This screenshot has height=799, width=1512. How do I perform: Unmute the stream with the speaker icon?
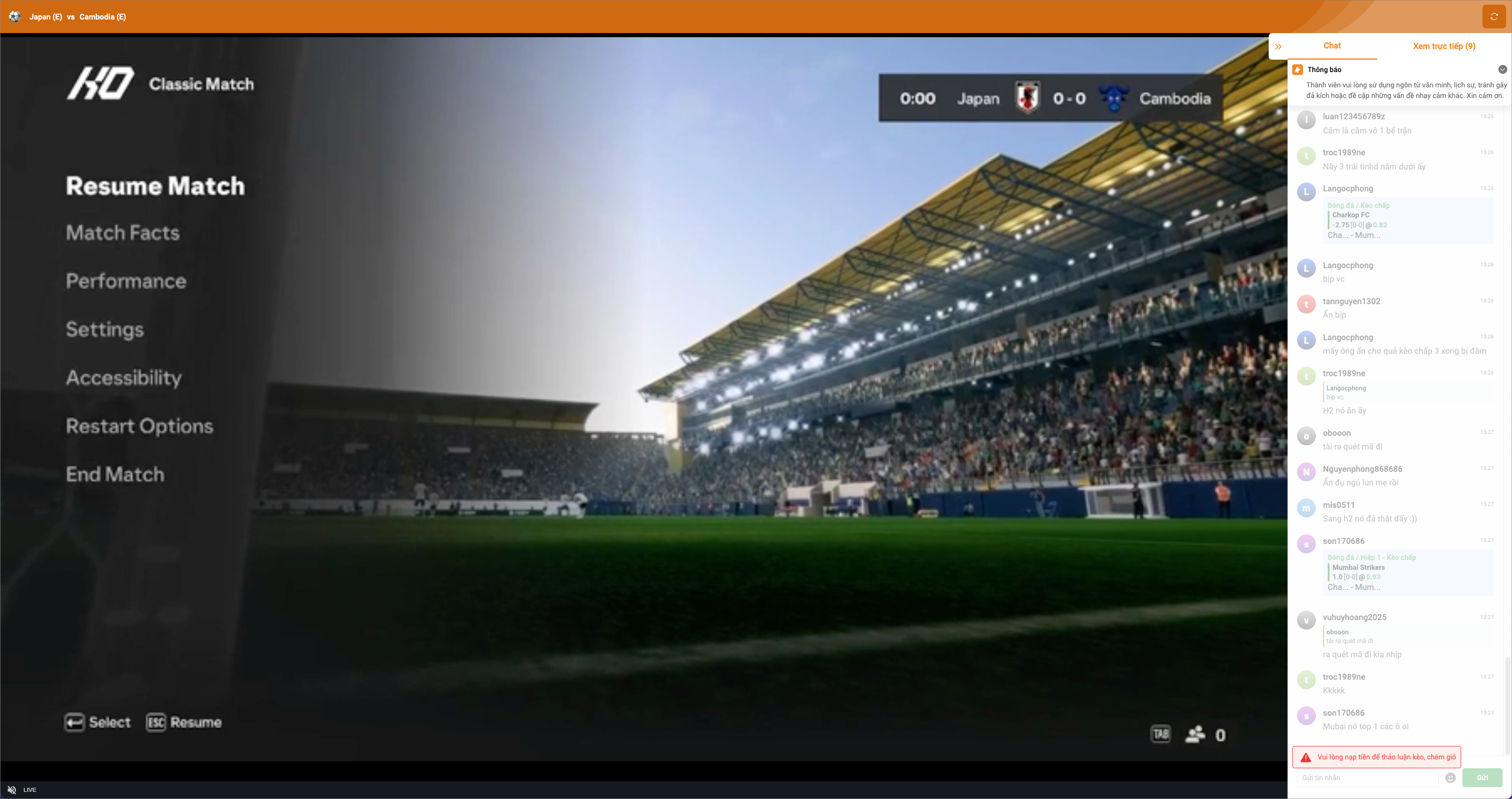pos(12,790)
